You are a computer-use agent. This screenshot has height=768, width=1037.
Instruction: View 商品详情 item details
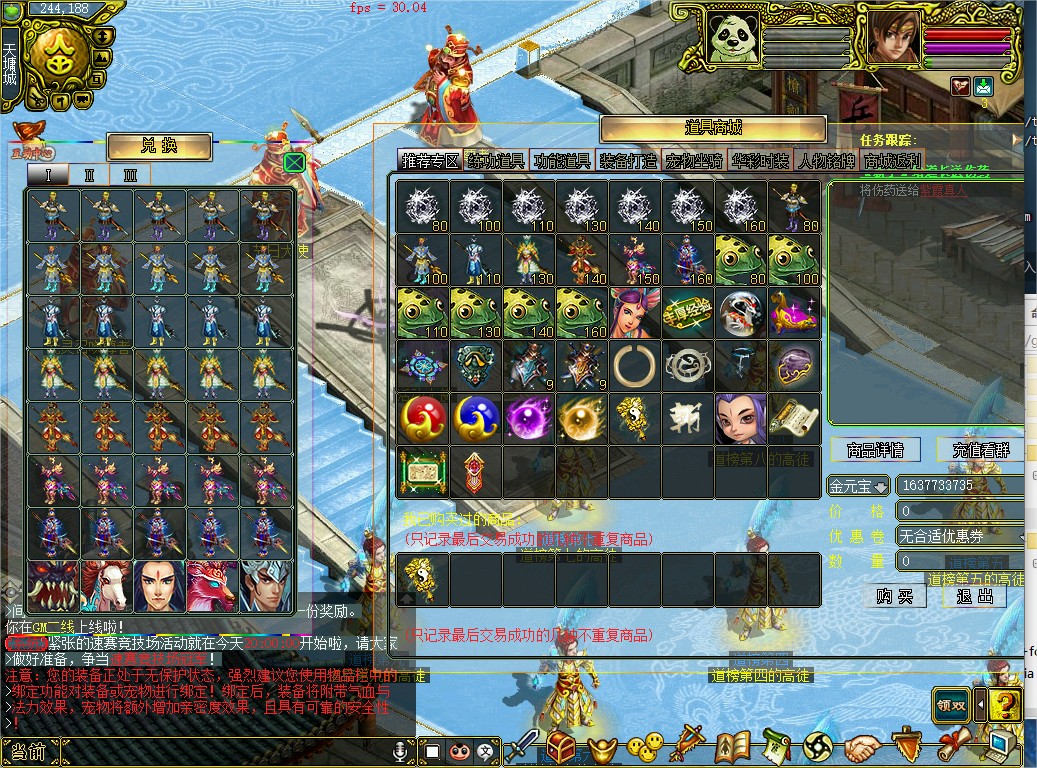pos(874,450)
